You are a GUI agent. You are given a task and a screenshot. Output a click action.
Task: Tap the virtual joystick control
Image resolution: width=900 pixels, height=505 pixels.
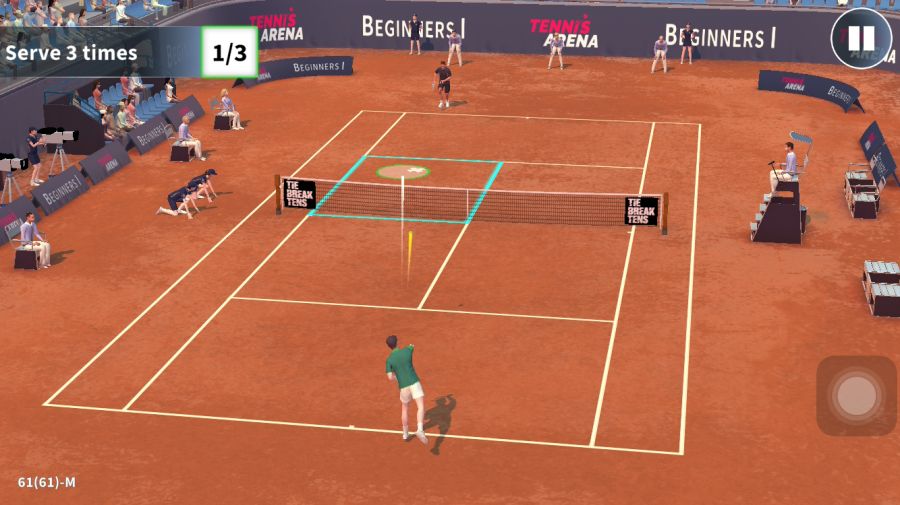[x=856, y=396]
